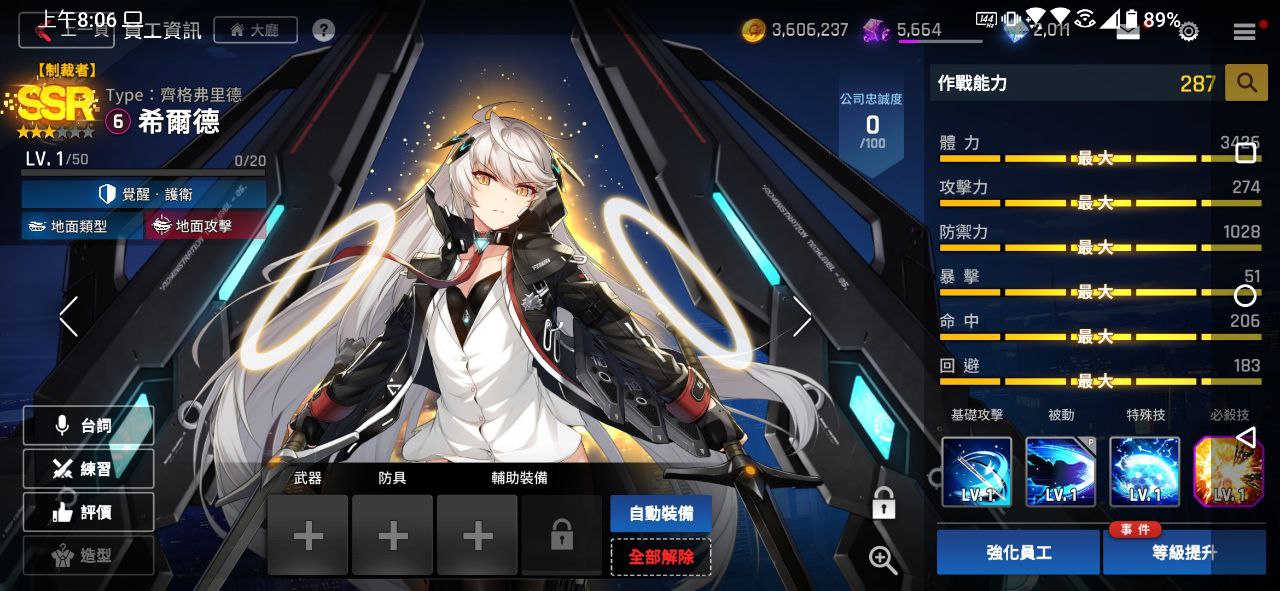Open the 評價 reviews
The image size is (1280, 591).
88,512
